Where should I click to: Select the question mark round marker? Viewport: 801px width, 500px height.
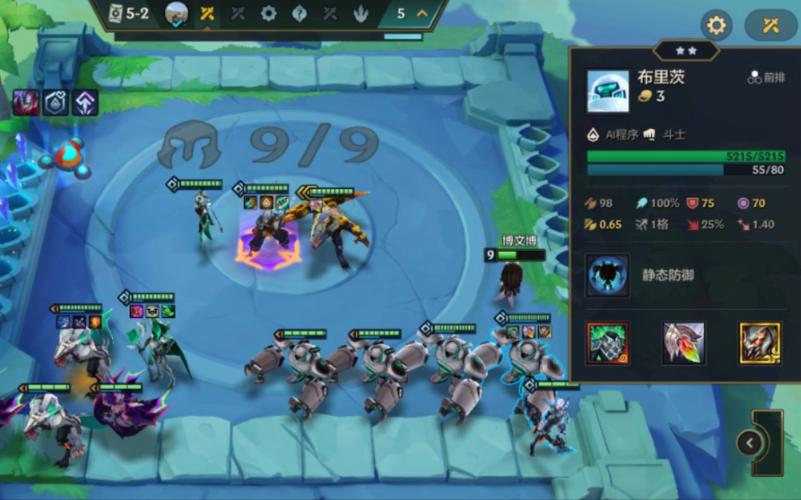tap(299, 13)
